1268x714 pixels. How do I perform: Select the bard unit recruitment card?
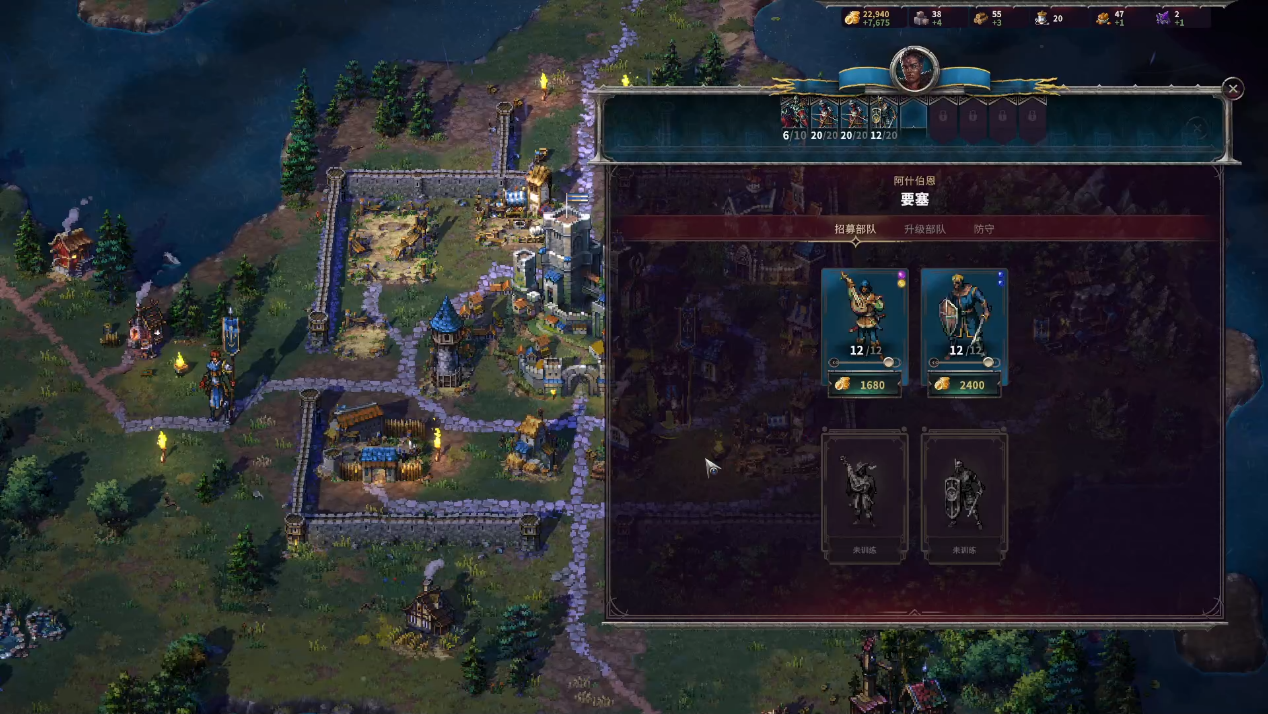pyautogui.click(x=864, y=311)
